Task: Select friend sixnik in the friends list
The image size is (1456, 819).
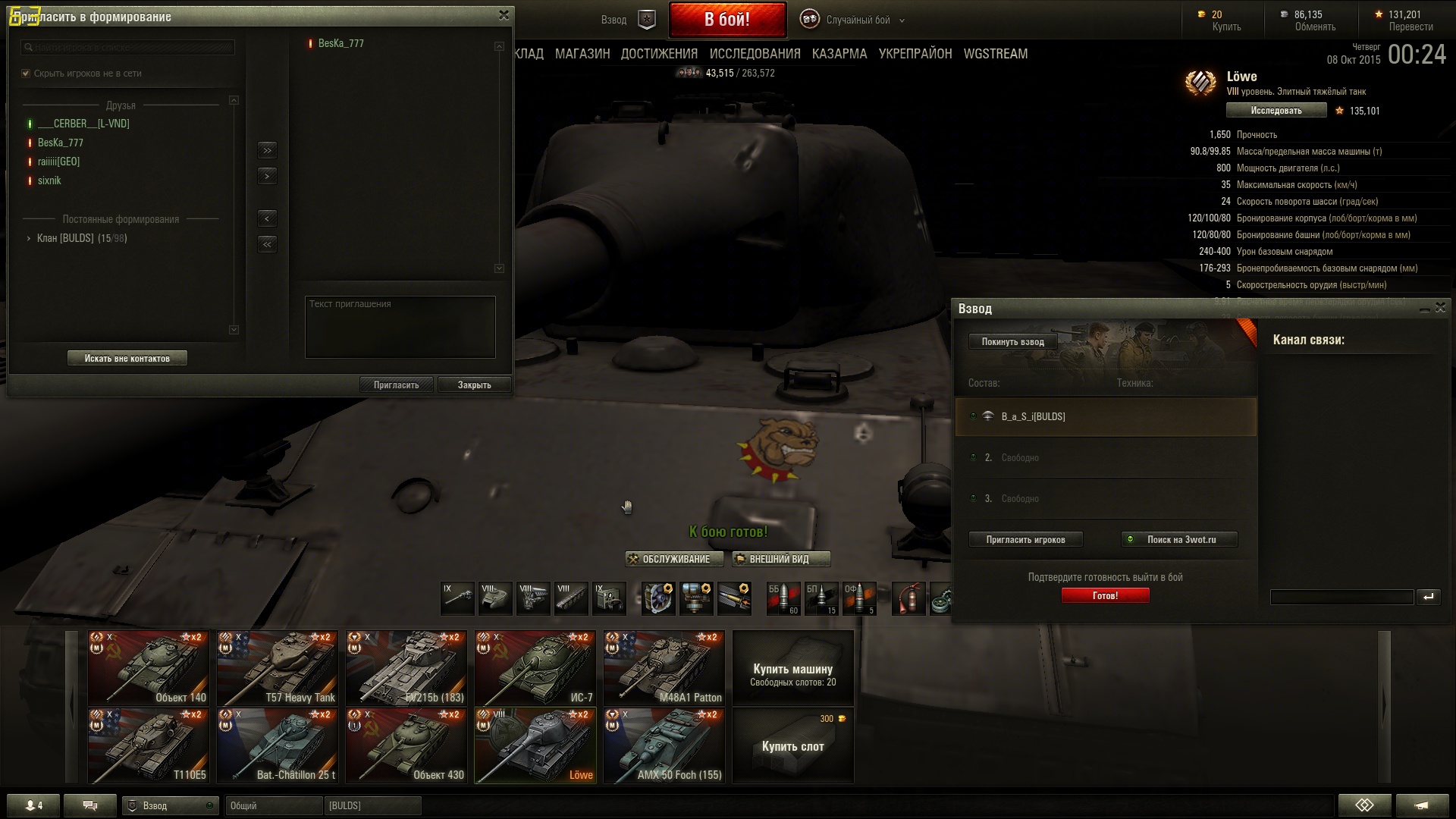Action: [x=49, y=180]
